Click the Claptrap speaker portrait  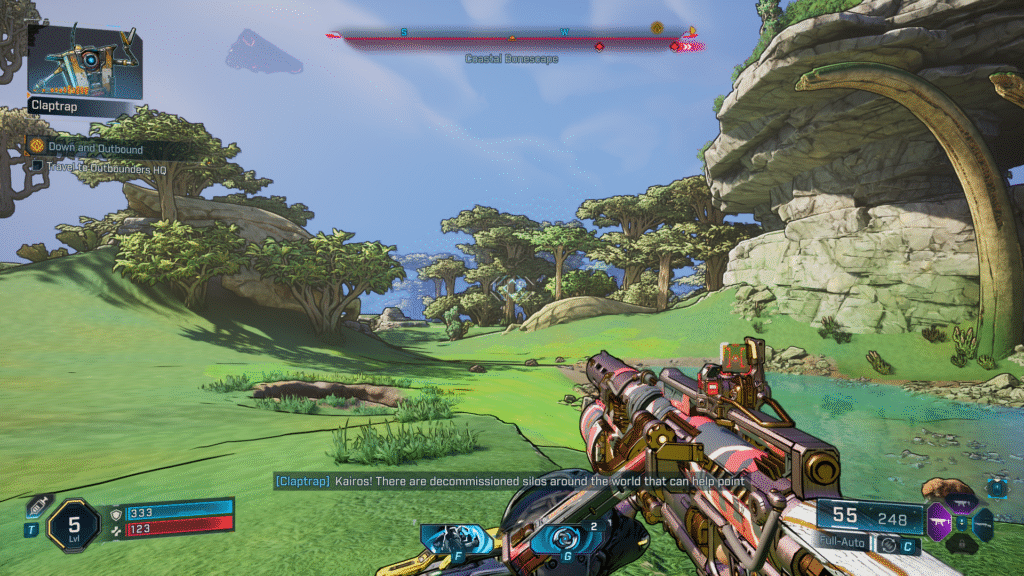click(x=84, y=62)
